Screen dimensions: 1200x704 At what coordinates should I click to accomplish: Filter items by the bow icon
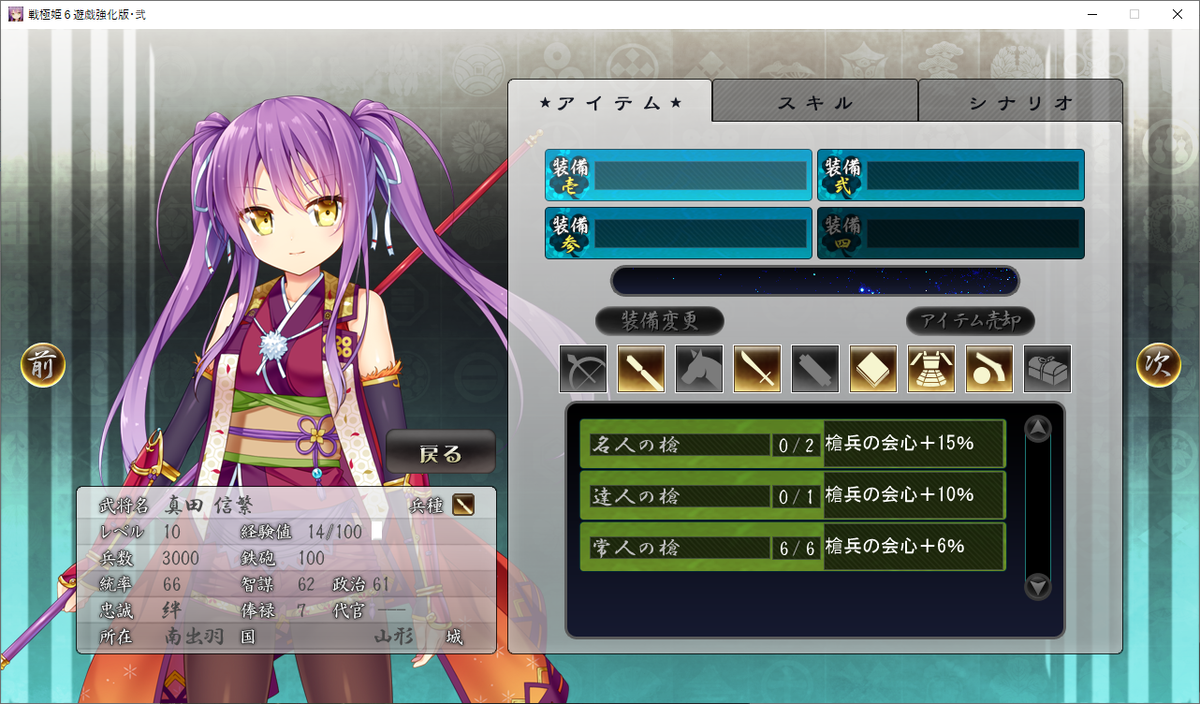click(x=584, y=369)
